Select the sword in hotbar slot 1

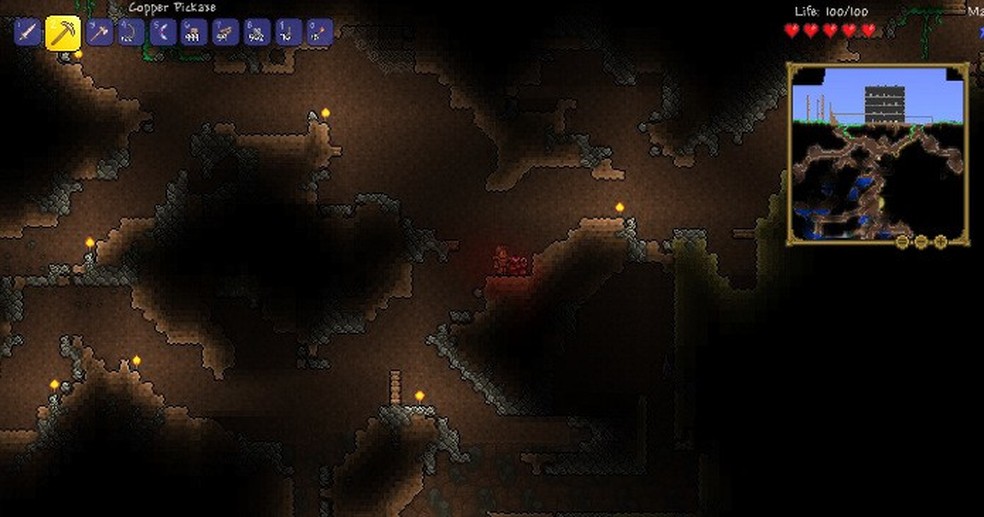coord(27,33)
